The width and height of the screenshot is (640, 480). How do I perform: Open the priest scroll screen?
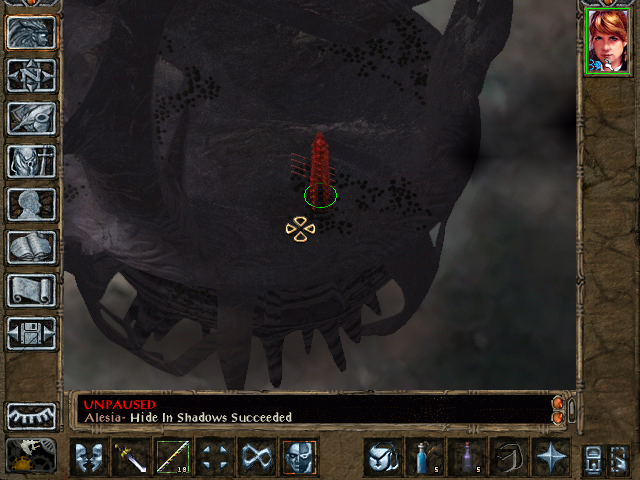[x=31, y=290]
